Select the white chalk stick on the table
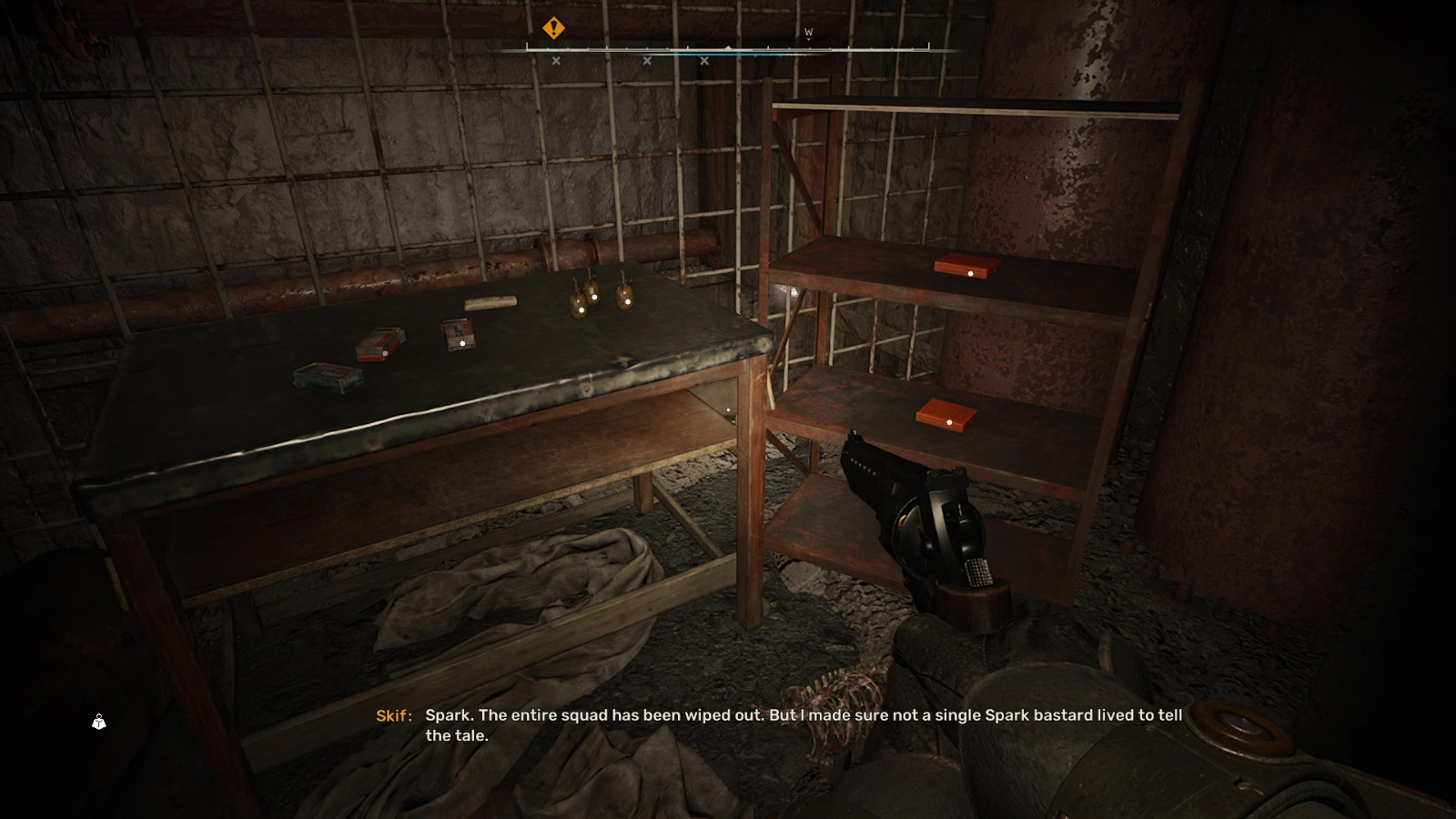 (491, 301)
